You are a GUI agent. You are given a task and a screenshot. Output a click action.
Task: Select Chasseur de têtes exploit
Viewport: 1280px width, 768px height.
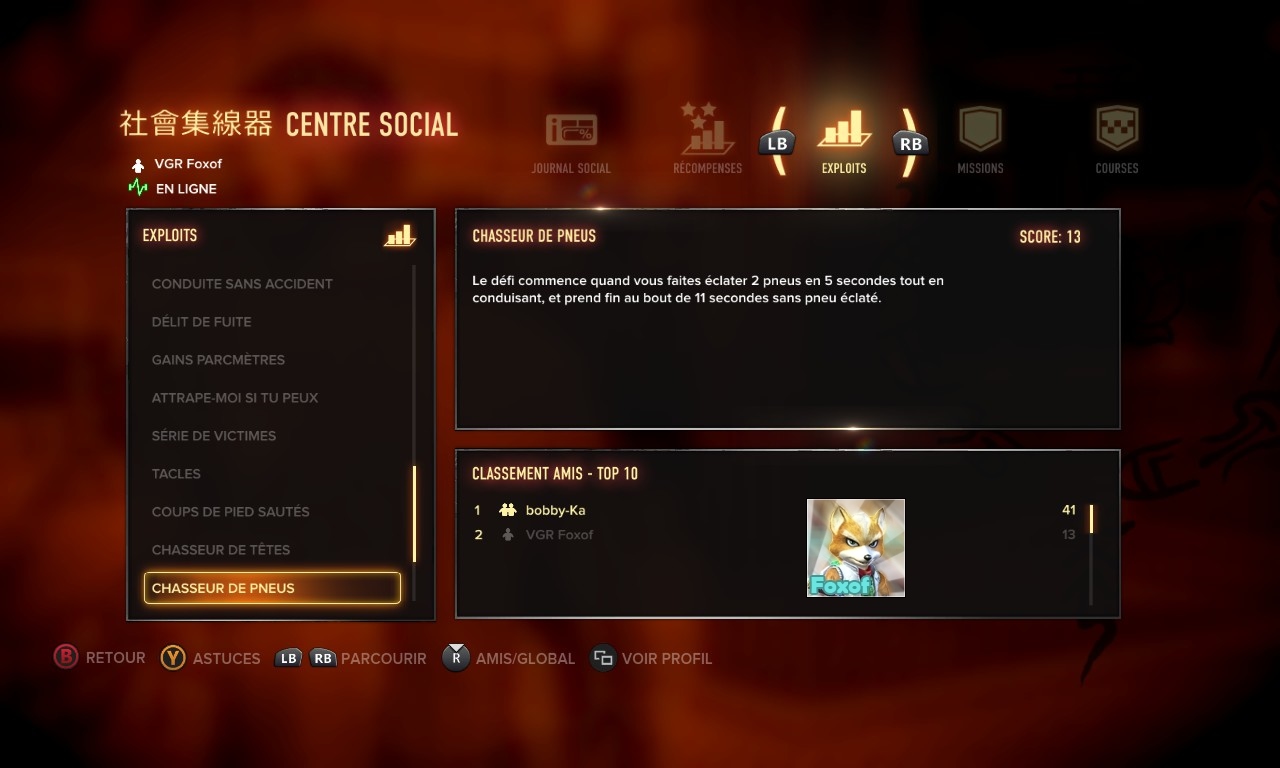coord(221,550)
